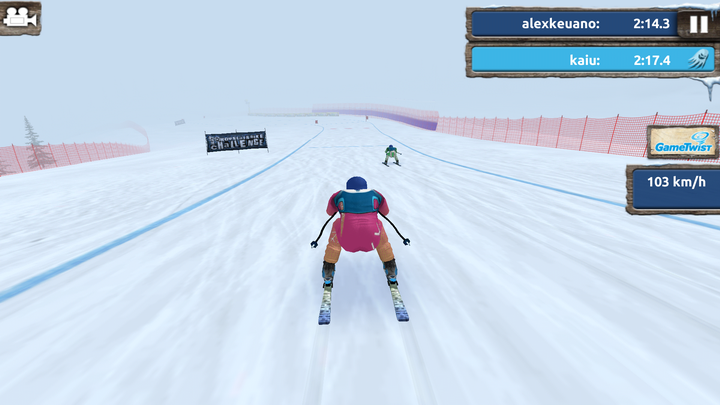Switch view using the camera icon
The image size is (720, 405).
(20, 18)
